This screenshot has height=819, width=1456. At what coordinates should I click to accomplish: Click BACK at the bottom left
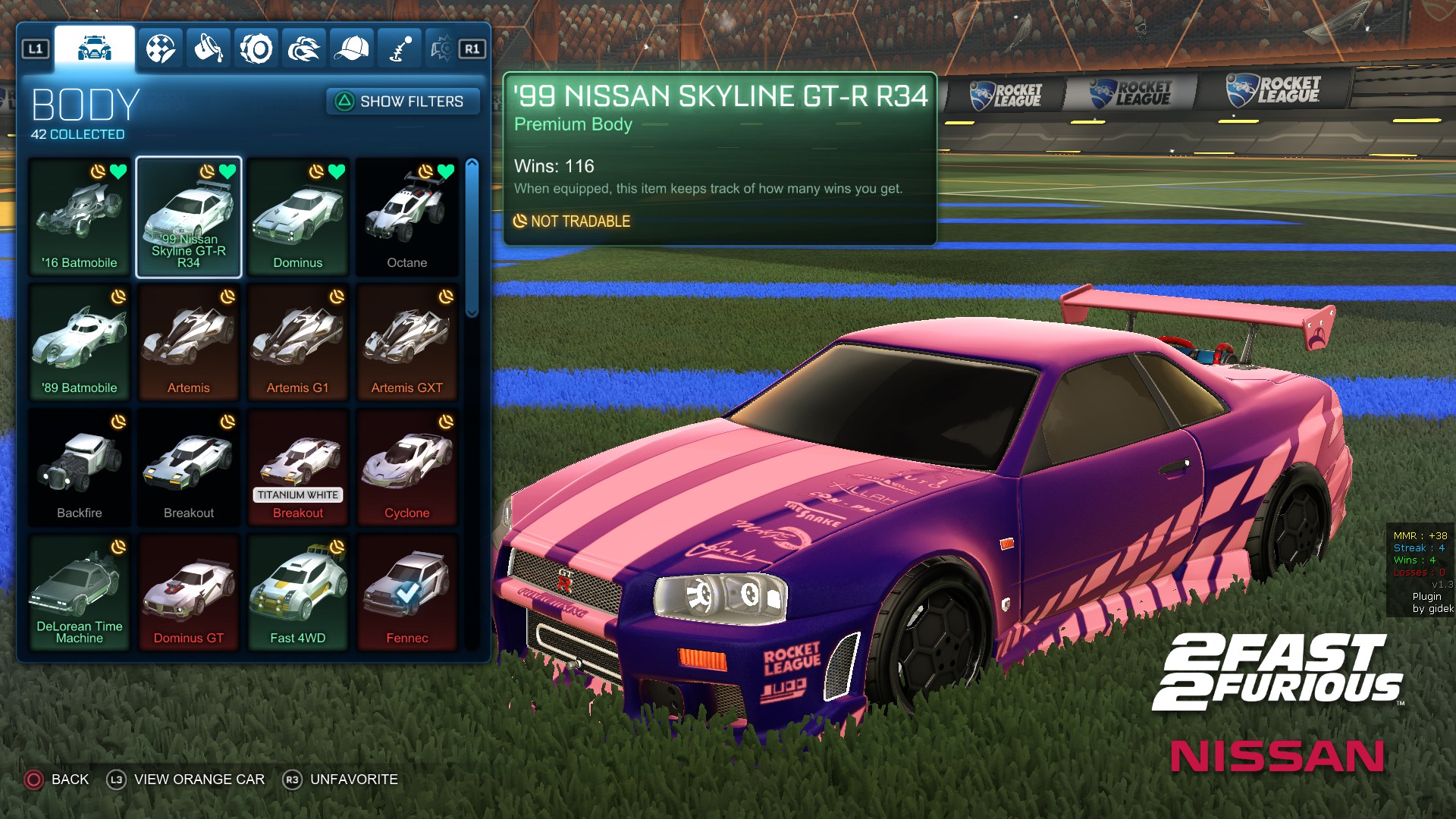(69, 779)
